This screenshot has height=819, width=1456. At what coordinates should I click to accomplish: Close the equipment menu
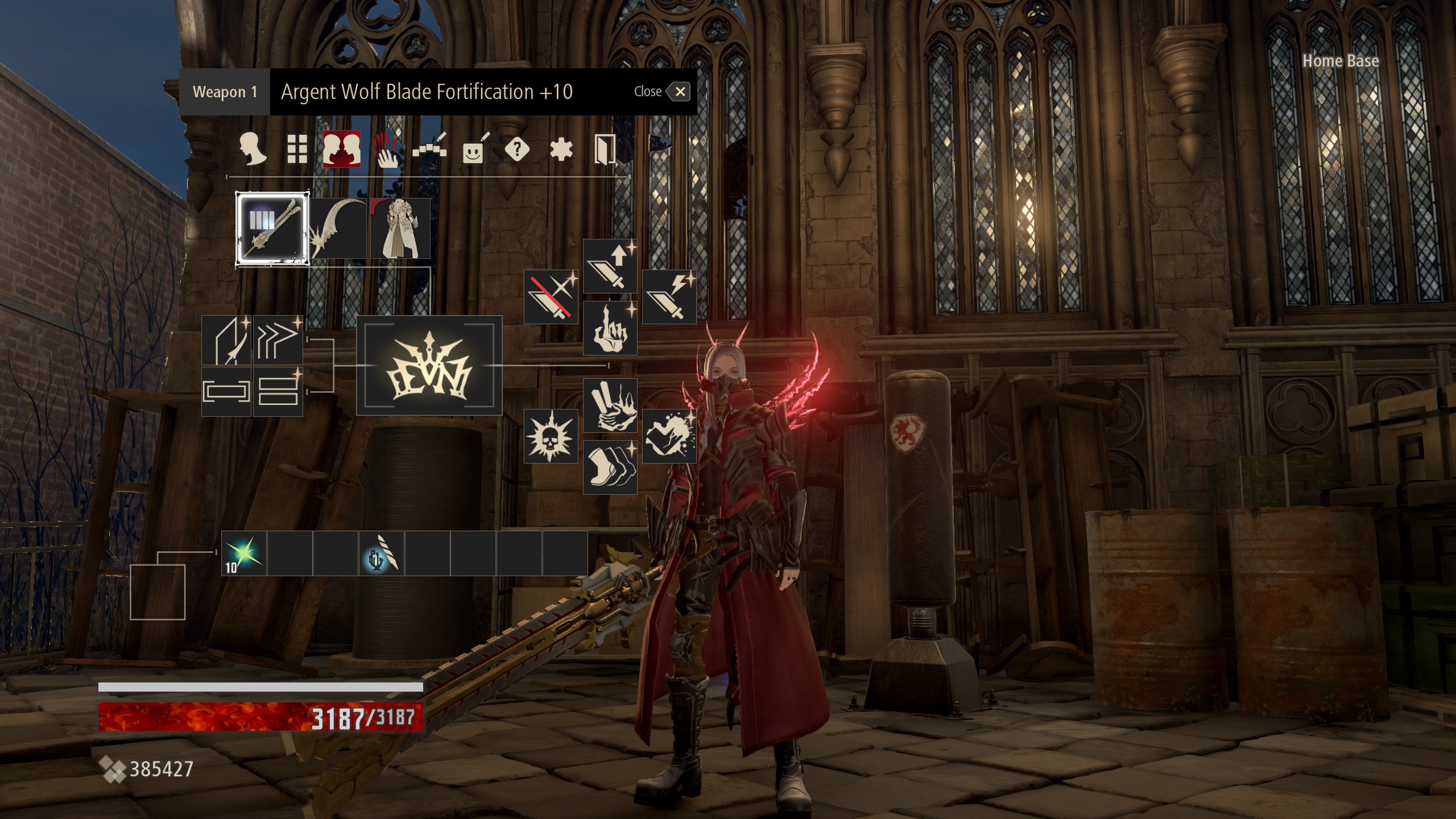[x=679, y=92]
